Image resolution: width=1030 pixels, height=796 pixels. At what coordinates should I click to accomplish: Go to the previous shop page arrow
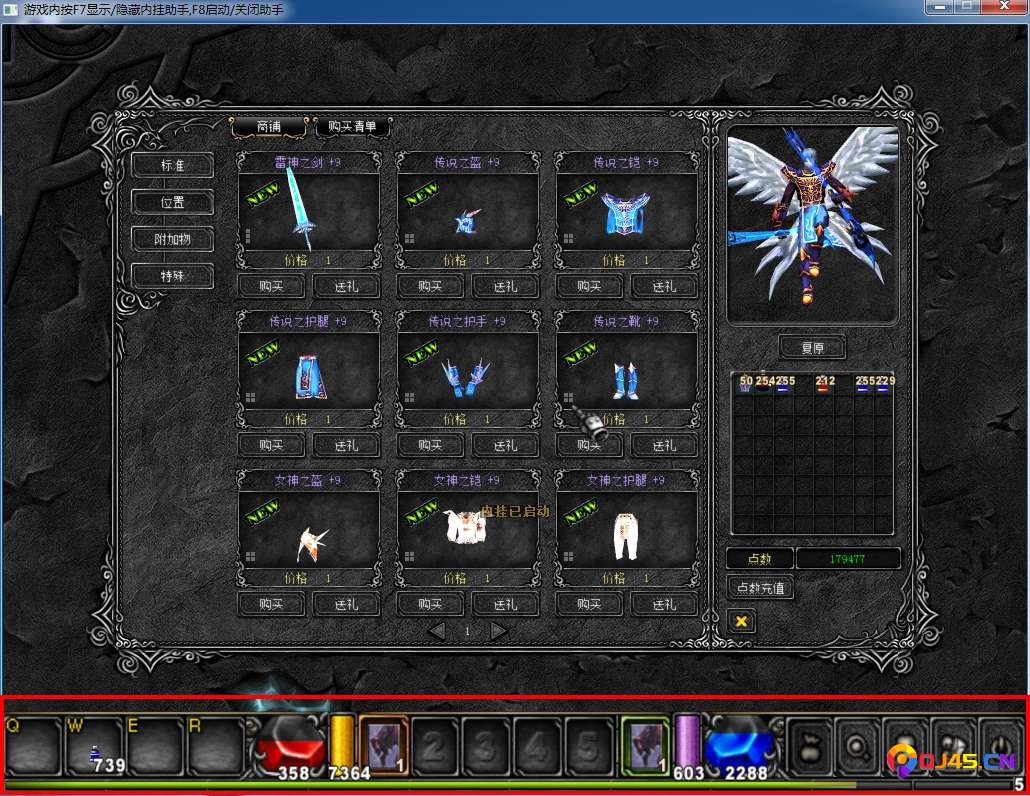pyautogui.click(x=436, y=631)
